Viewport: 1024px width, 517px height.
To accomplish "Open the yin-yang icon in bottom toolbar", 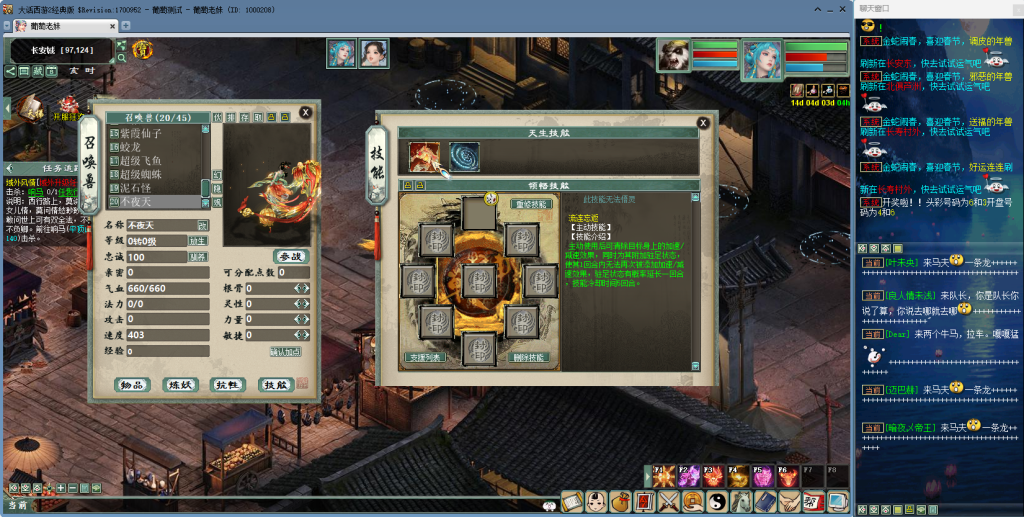I will [716, 502].
